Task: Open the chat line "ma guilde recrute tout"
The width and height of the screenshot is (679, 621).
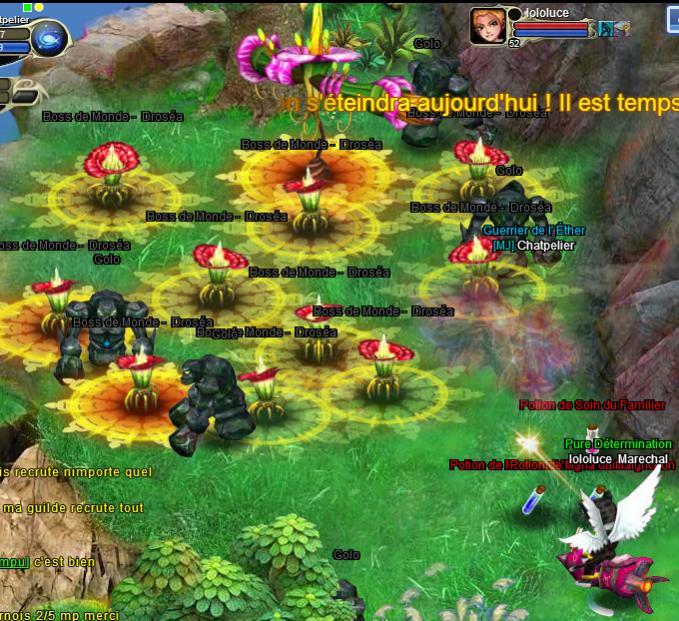Action: coord(73,509)
